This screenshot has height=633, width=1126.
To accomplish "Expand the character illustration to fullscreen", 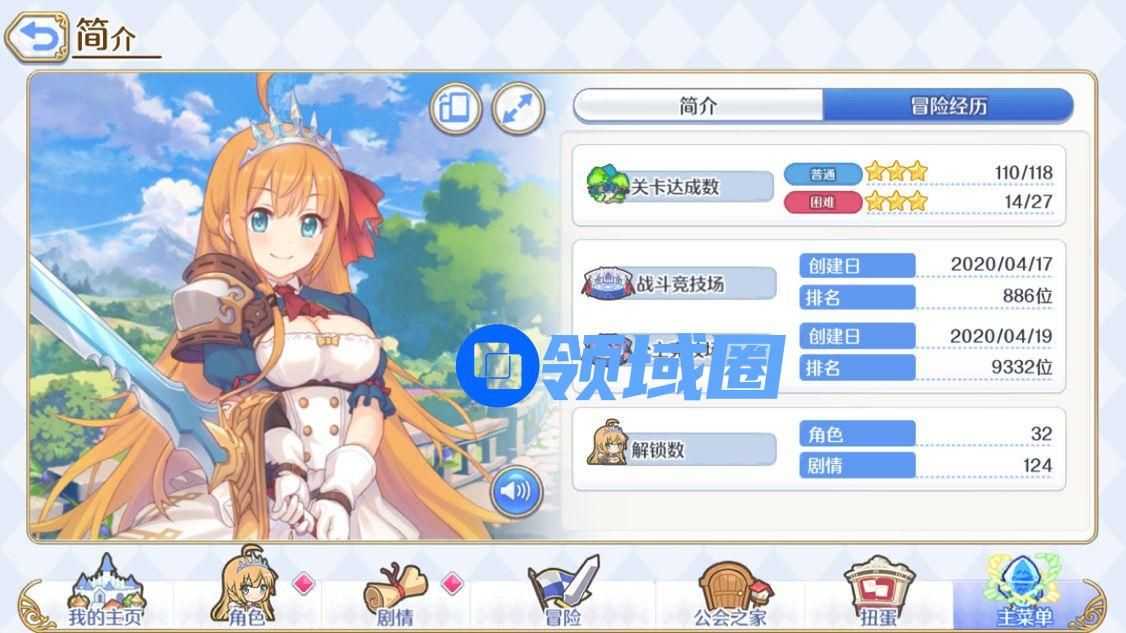I will [518, 108].
